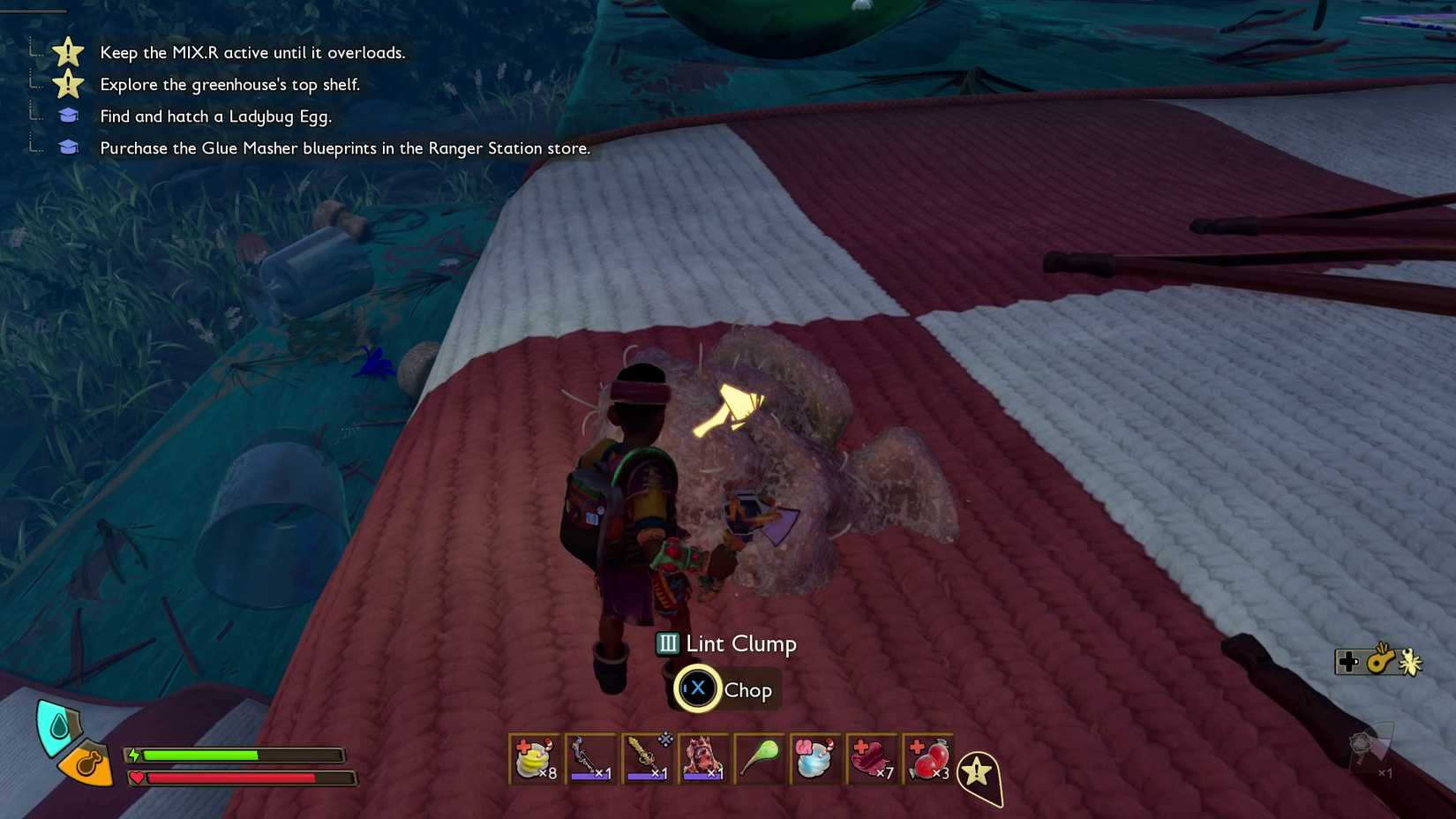Viewport: 1456px width, 819px height.
Task: Equip the bow from the hotbar
Action: click(592, 759)
